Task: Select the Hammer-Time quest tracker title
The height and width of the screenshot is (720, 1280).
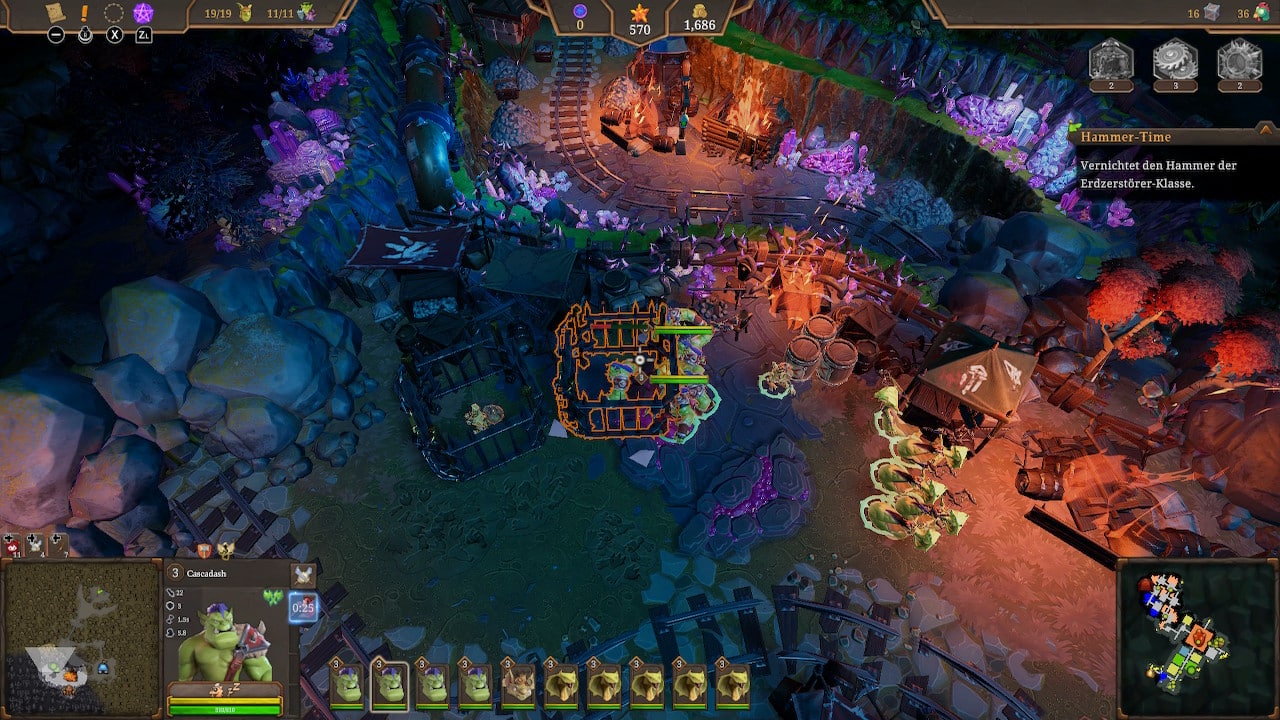Action: pos(1125,137)
